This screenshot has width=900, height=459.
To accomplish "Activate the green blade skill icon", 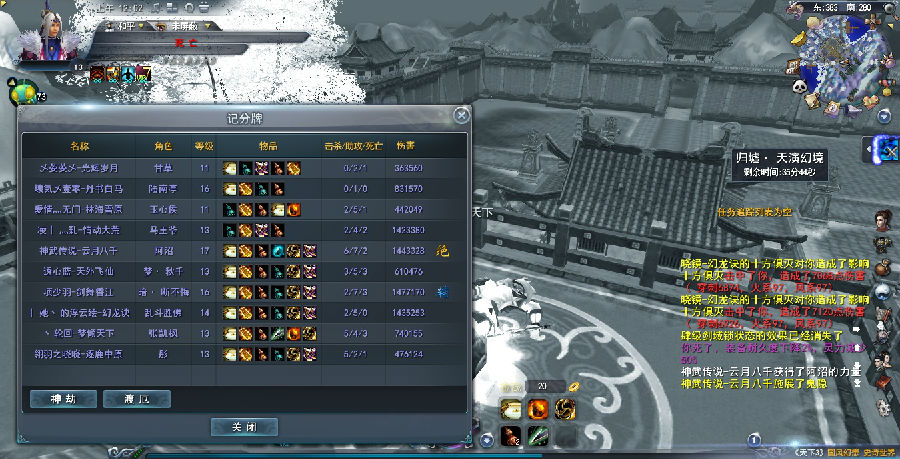I will tap(538, 436).
